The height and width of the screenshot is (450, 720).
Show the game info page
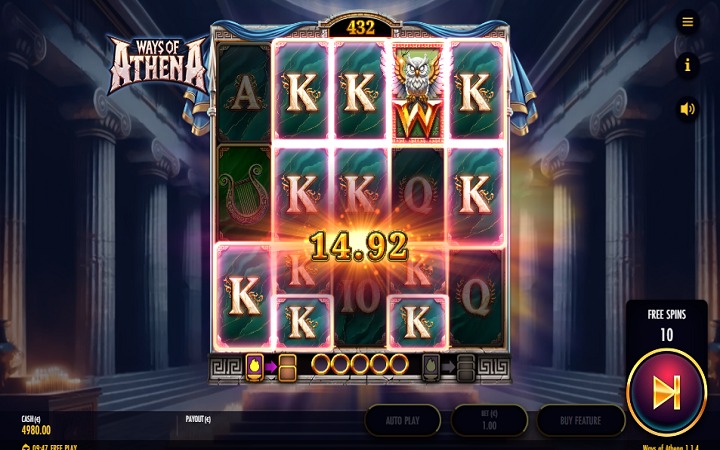click(687, 66)
